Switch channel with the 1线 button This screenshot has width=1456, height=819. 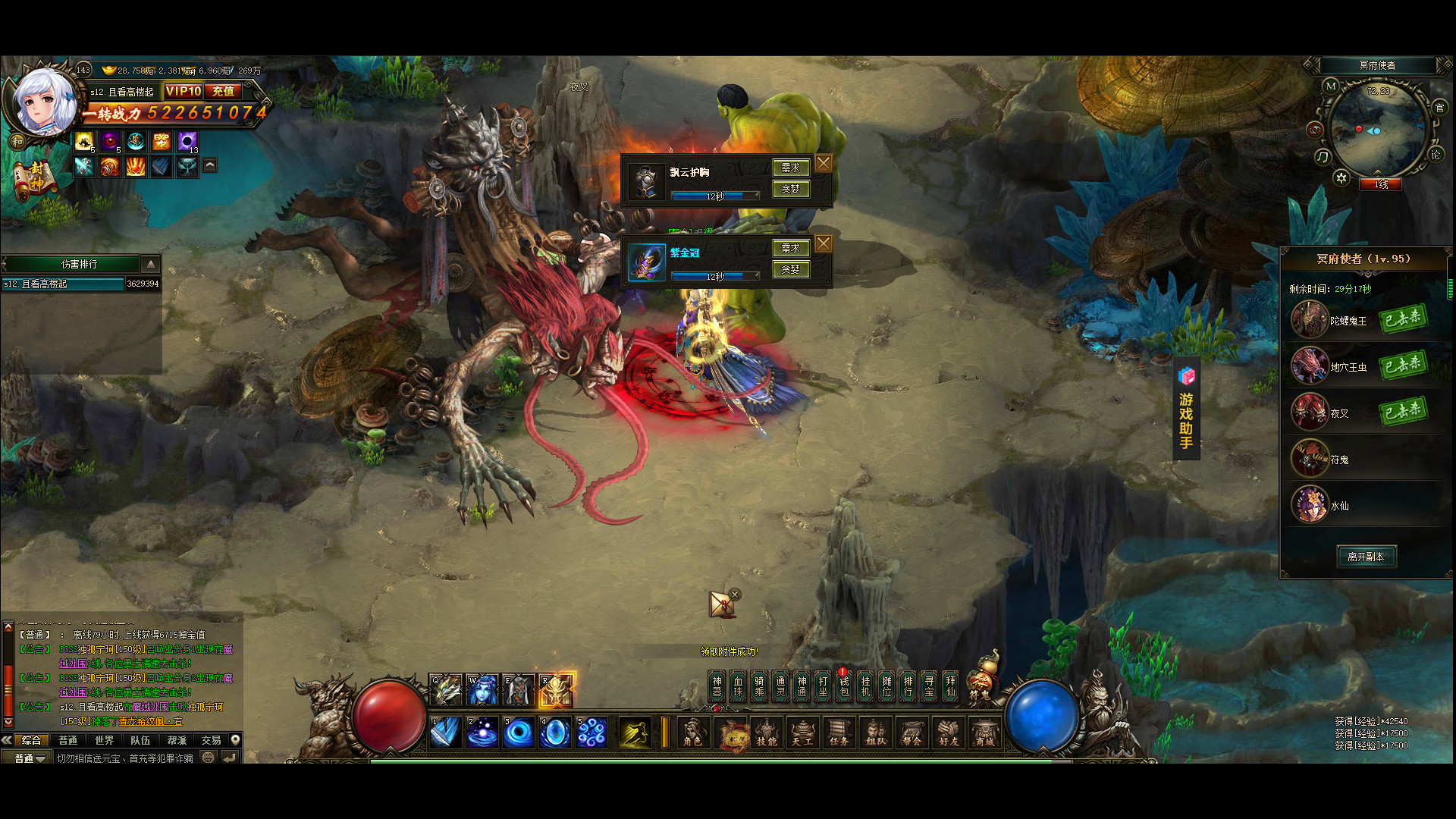(1381, 184)
